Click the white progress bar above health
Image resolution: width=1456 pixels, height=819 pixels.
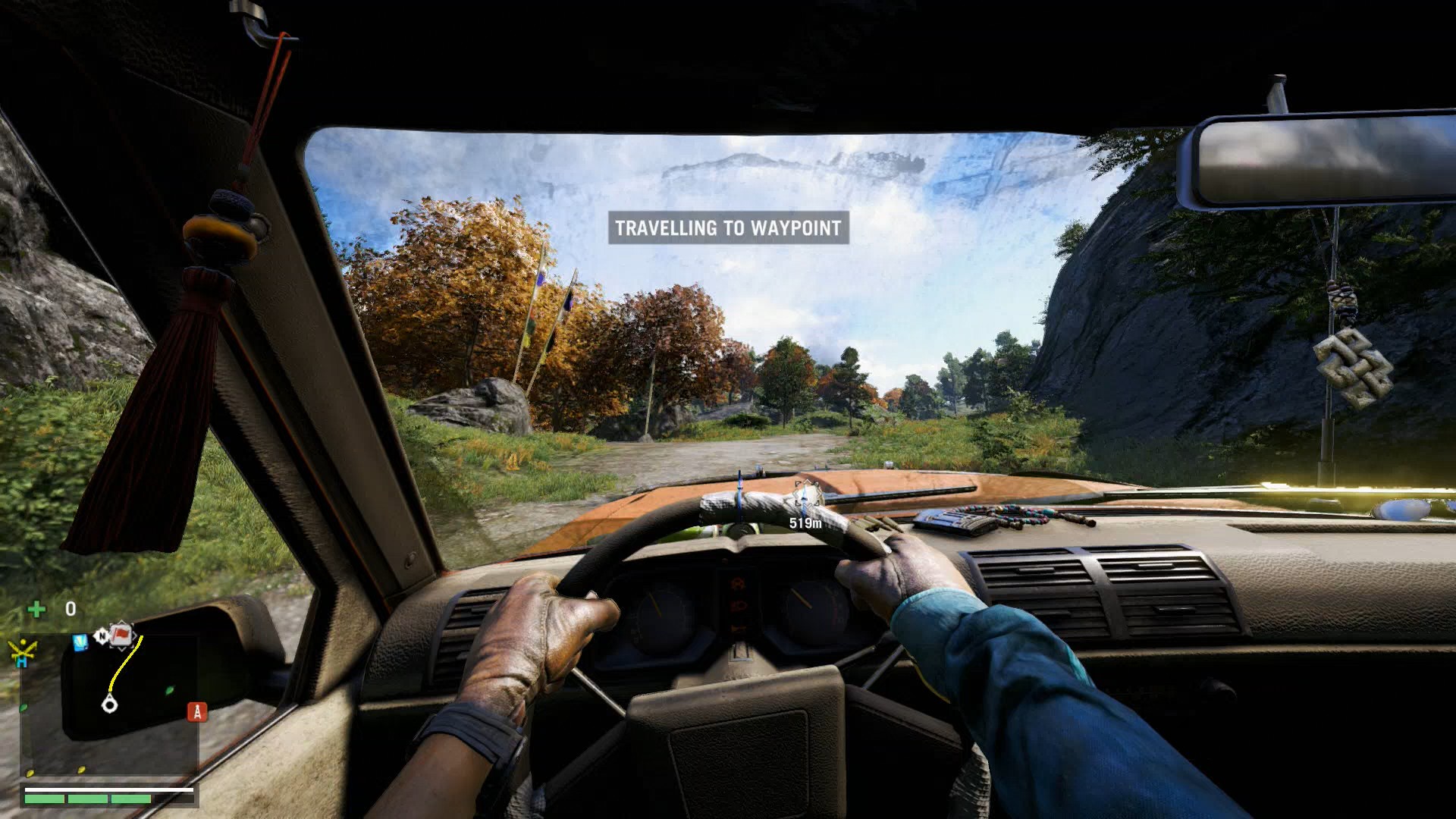pyautogui.click(x=108, y=790)
